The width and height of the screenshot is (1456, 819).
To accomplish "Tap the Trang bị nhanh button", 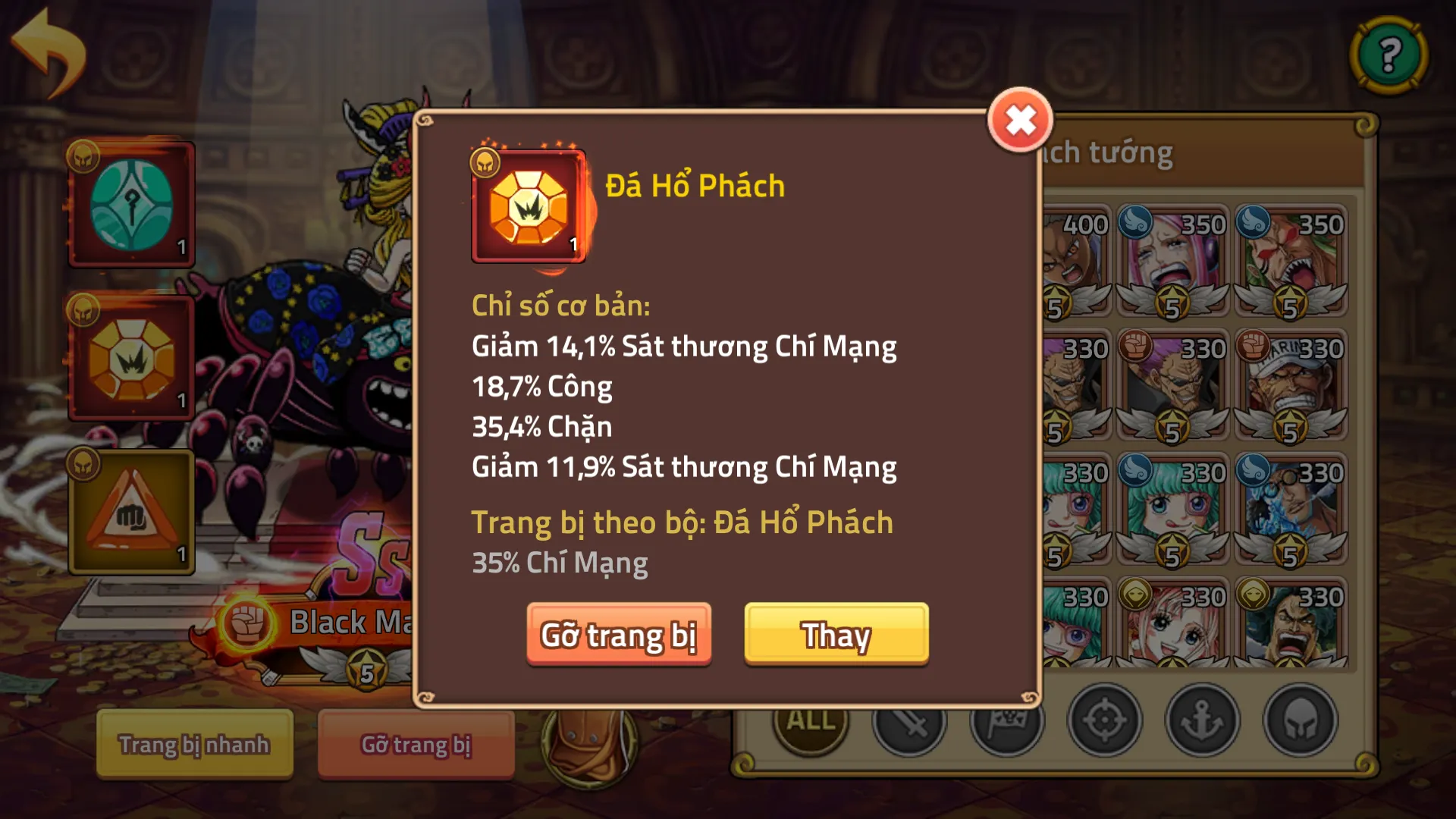I will point(194,745).
